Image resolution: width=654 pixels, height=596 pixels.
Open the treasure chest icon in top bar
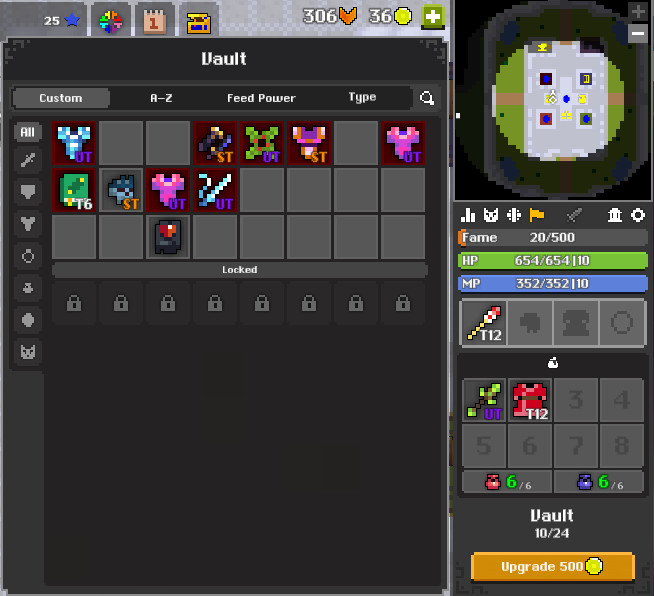tap(199, 20)
